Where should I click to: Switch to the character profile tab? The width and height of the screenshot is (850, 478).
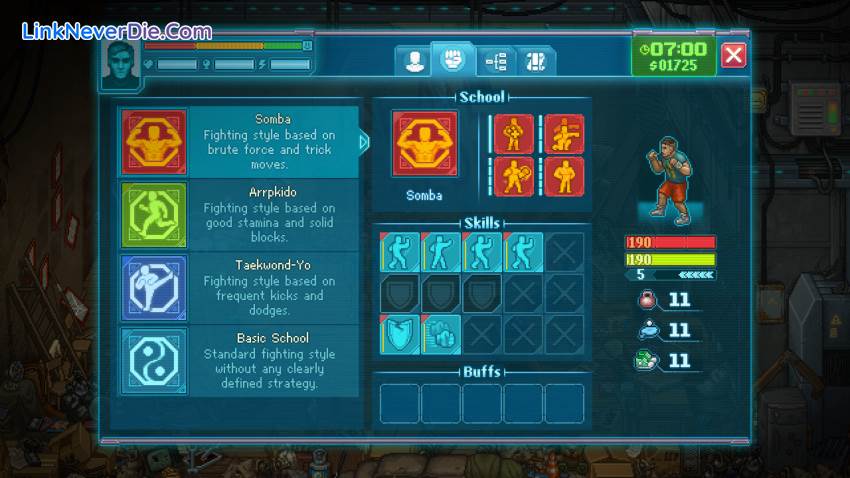point(412,61)
